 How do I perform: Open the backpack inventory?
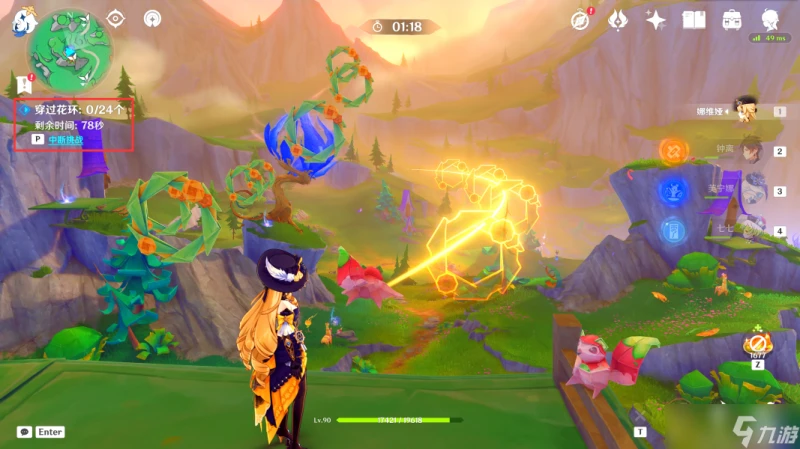pos(732,19)
